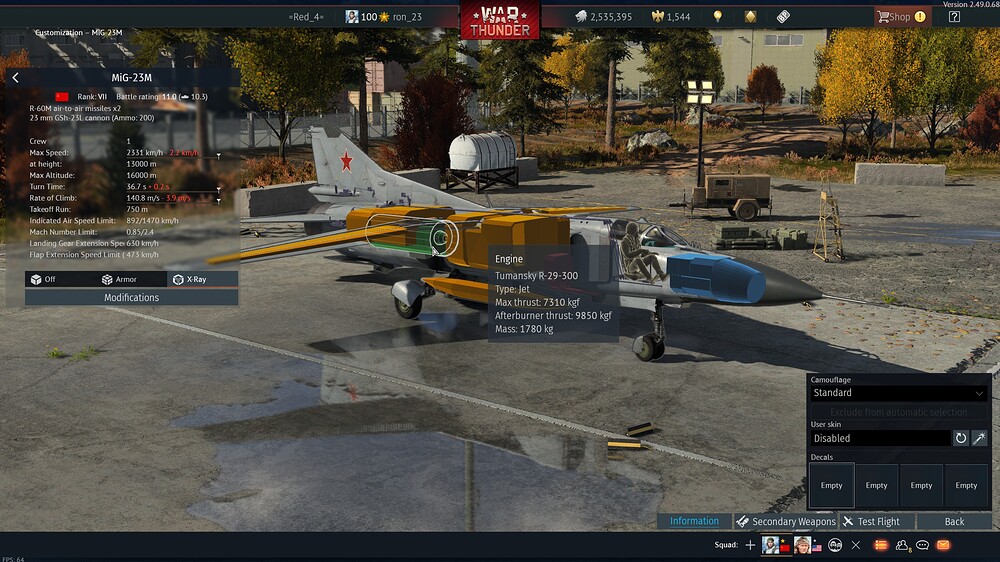Viewport: 1000px width, 562px height.
Task: Start a Test Flight
Action: [x=871, y=521]
